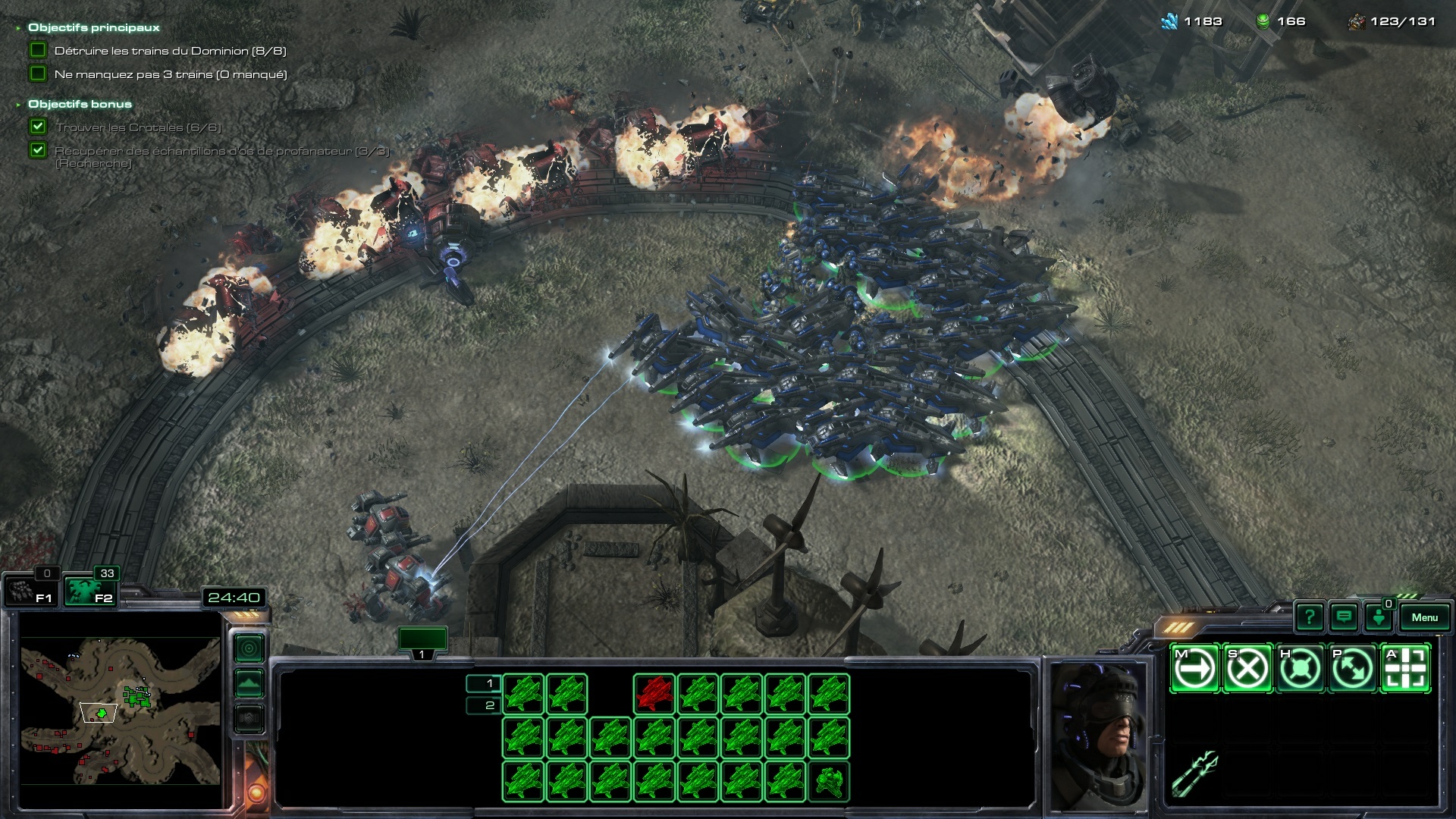1456x819 pixels.
Task: Select the Attack command icon
Action: [1405, 669]
